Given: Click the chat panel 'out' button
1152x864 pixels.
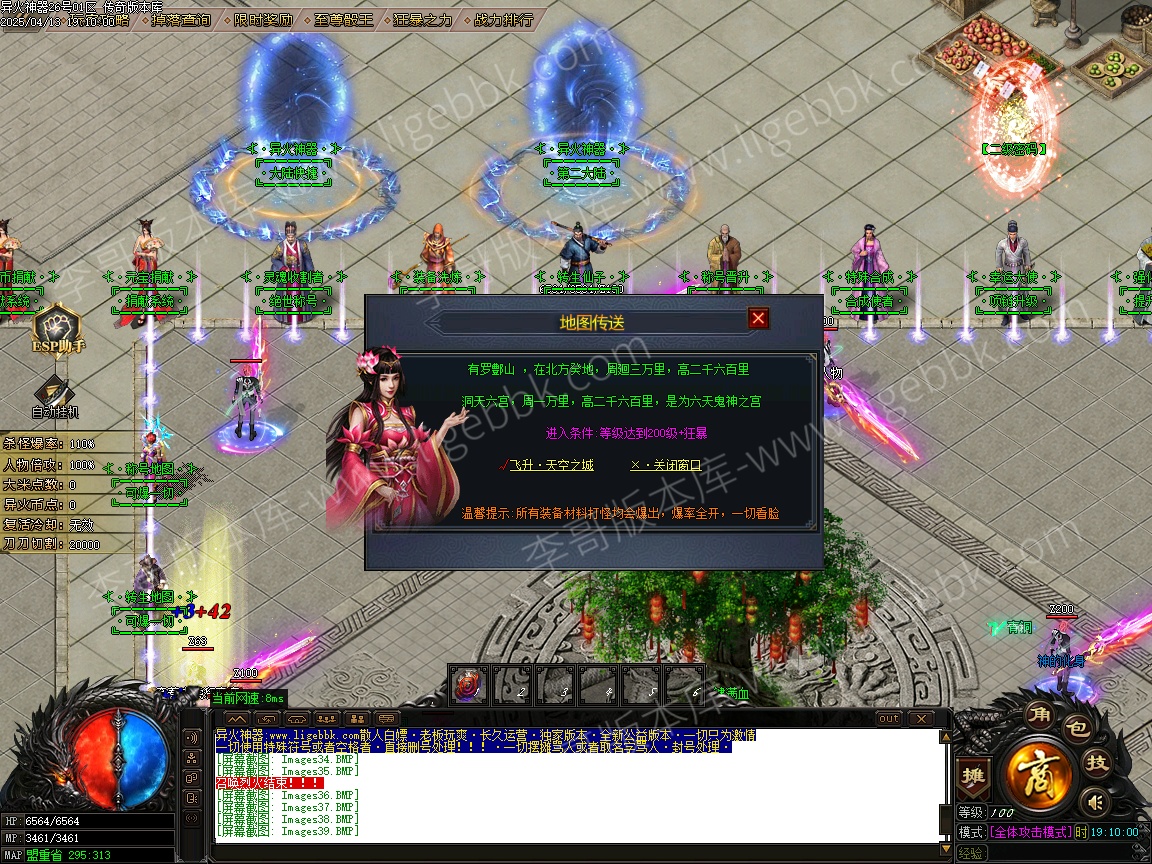Looking at the screenshot, I should 888,719.
